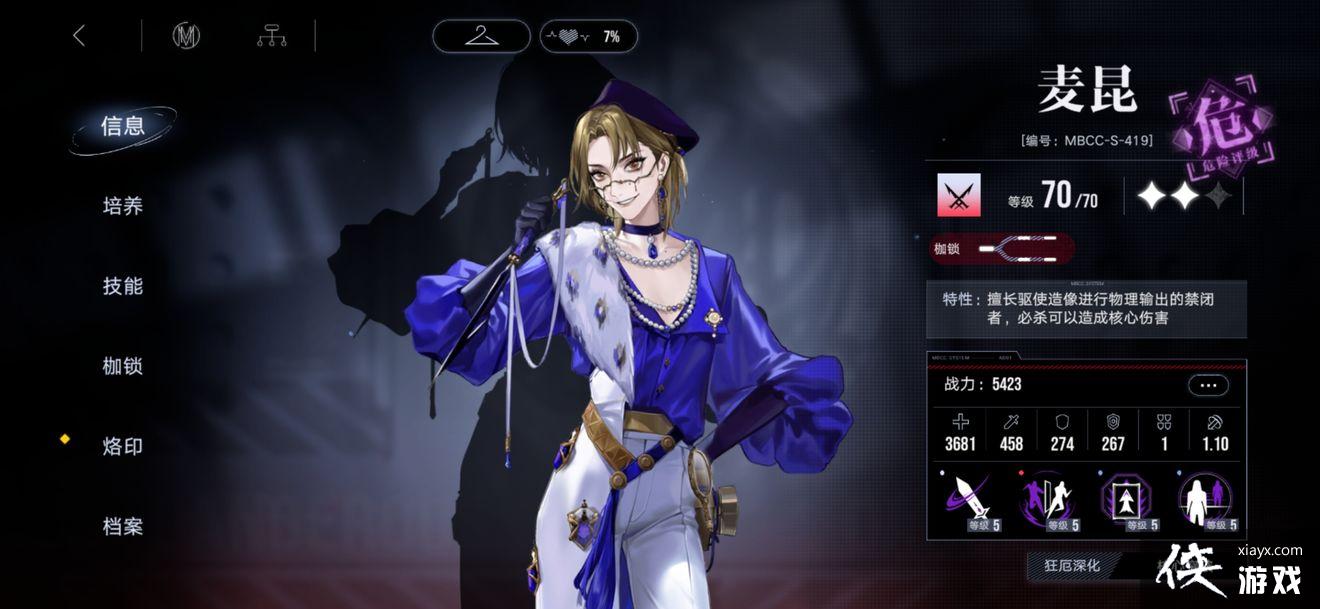Open the hierarchy tree icon
This screenshot has width=1320, height=609.
coord(271,36)
